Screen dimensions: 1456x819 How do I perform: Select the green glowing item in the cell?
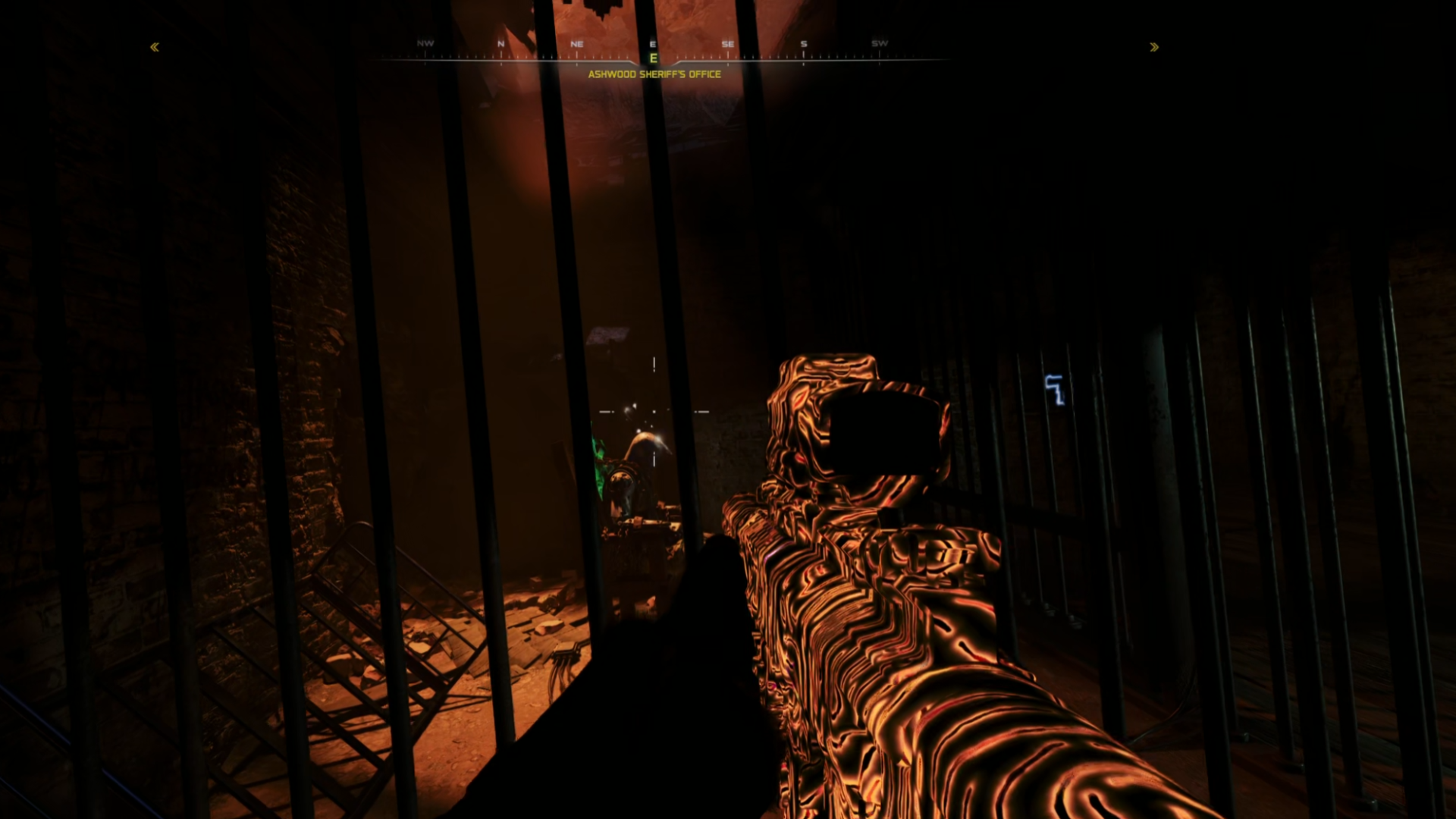click(x=598, y=466)
